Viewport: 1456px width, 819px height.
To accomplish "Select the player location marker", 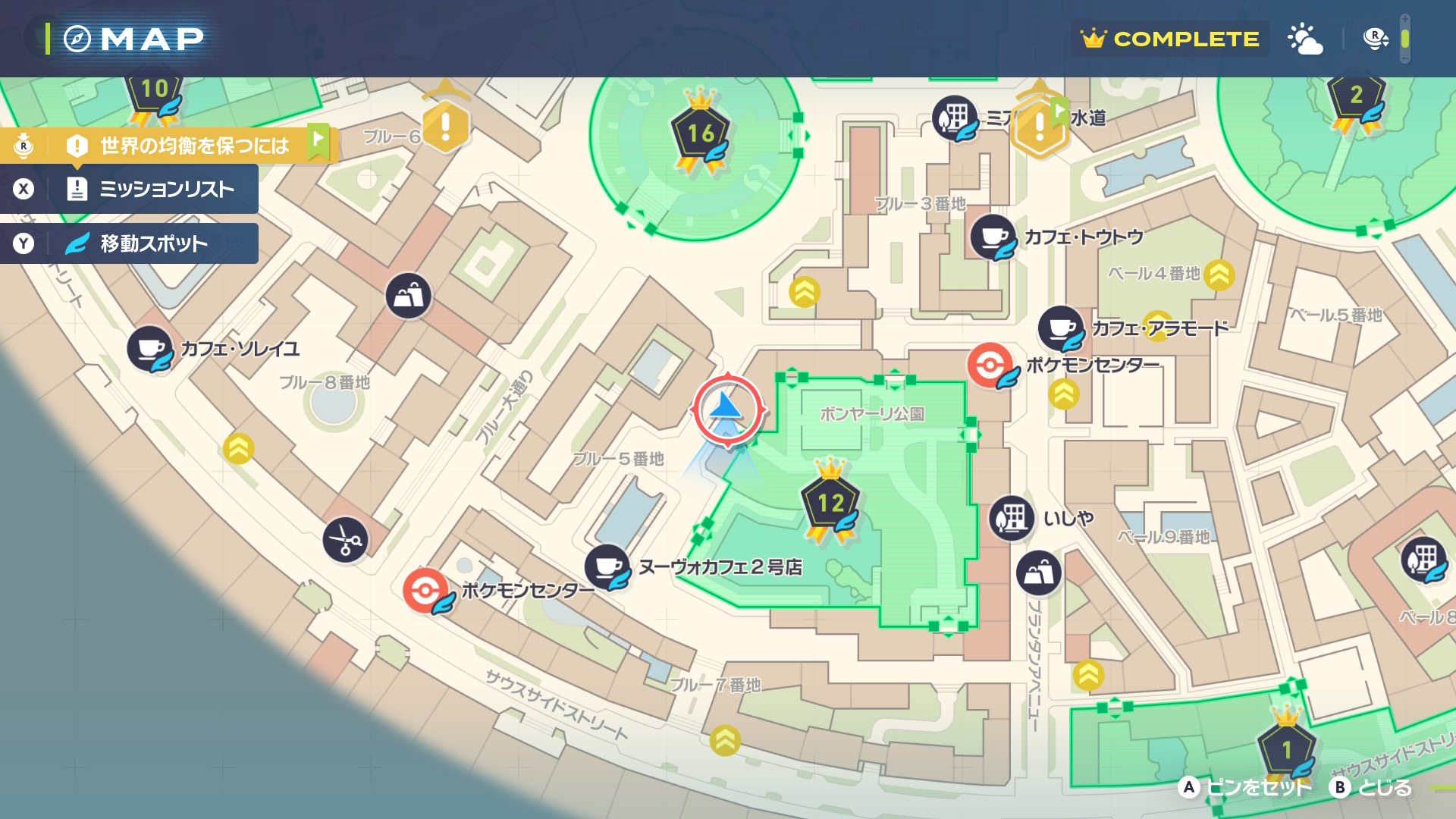I will click(727, 409).
